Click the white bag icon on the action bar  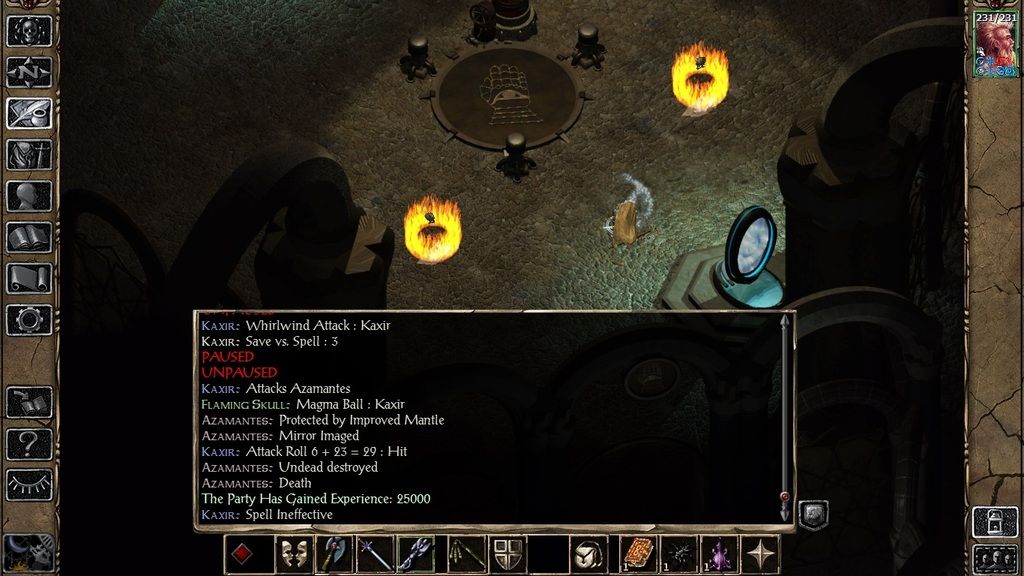click(x=588, y=554)
